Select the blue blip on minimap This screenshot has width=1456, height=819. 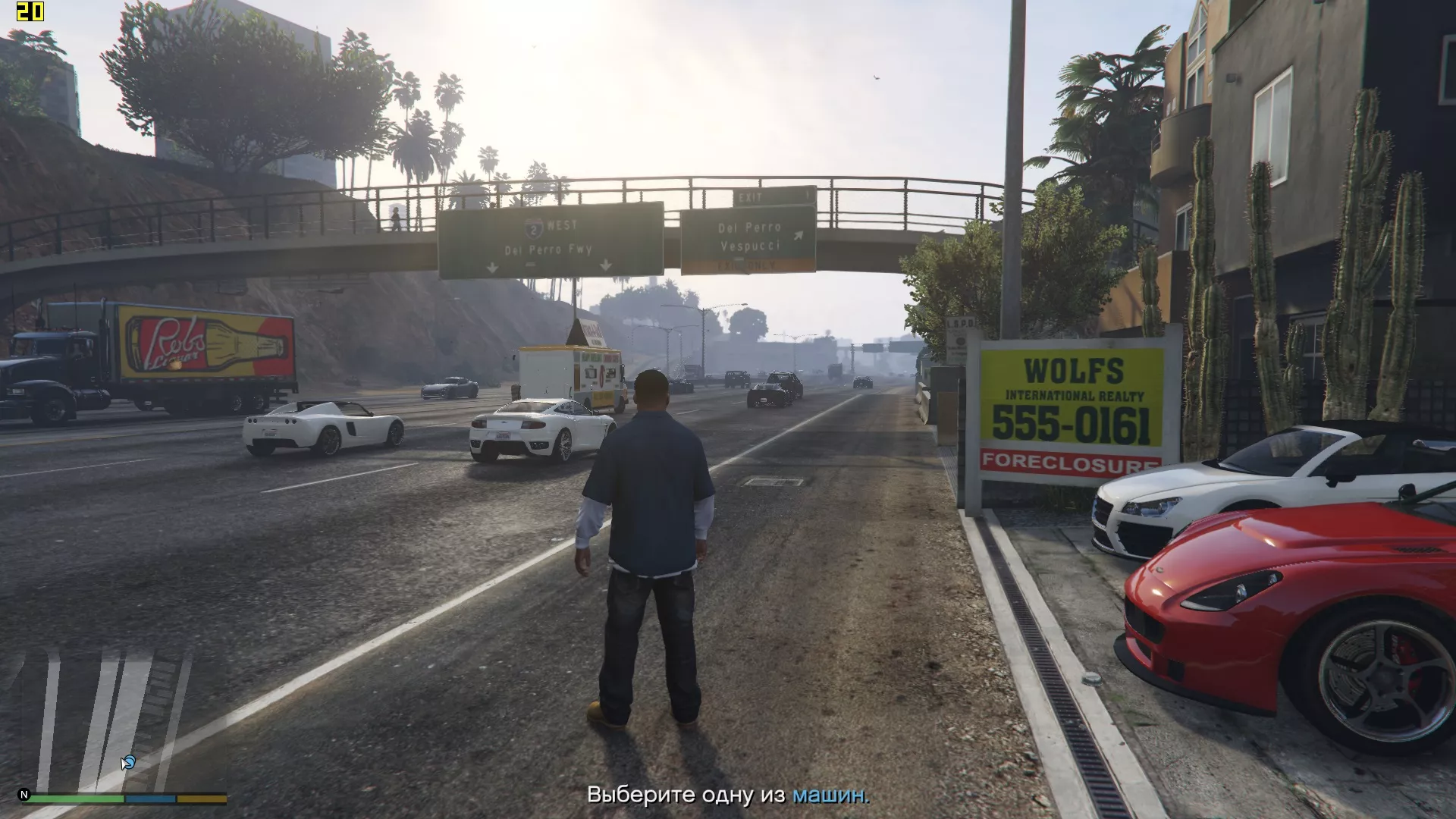[x=128, y=761]
